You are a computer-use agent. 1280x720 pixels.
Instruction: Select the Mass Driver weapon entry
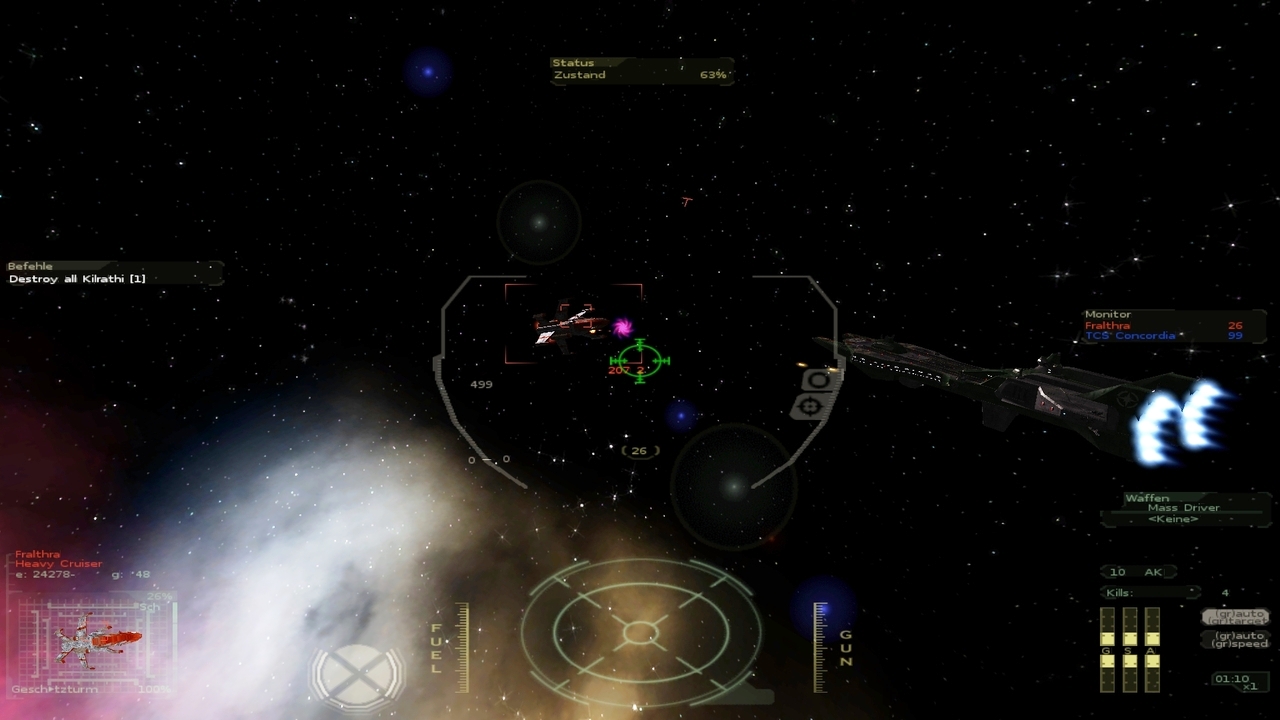pos(1183,508)
